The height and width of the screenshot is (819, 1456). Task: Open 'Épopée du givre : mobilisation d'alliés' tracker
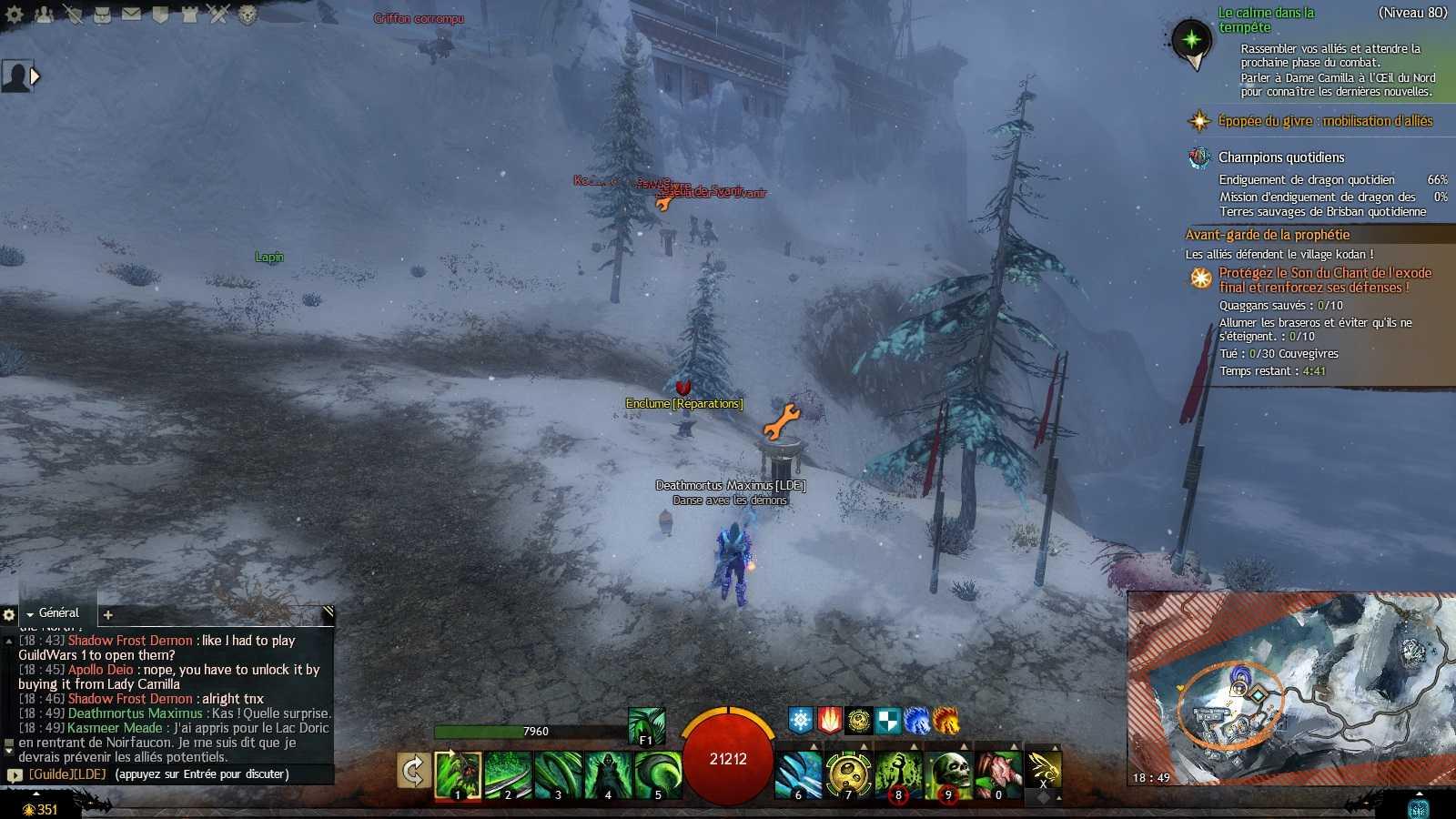click(x=1325, y=121)
